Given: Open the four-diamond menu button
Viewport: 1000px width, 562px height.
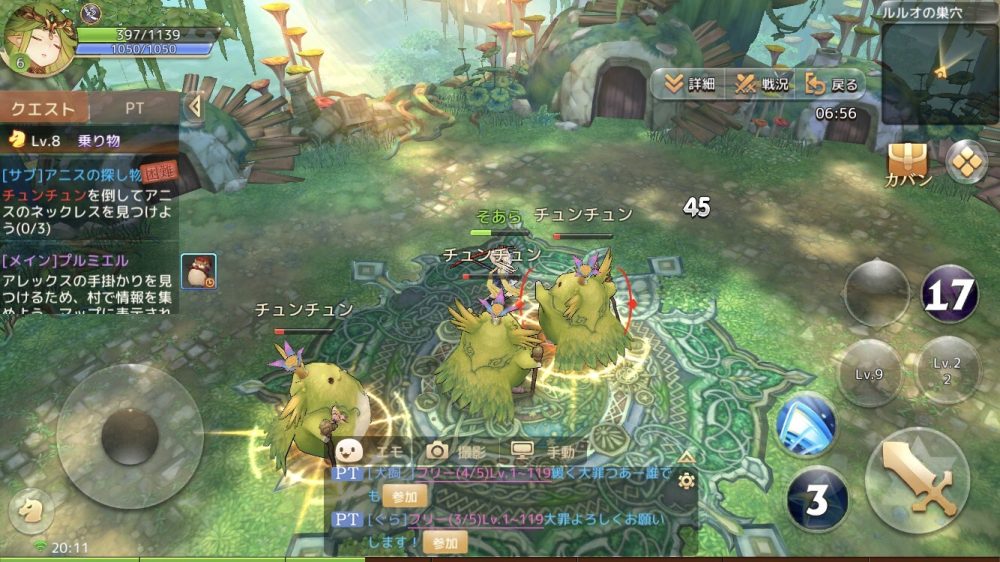Looking at the screenshot, I should click(x=967, y=160).
